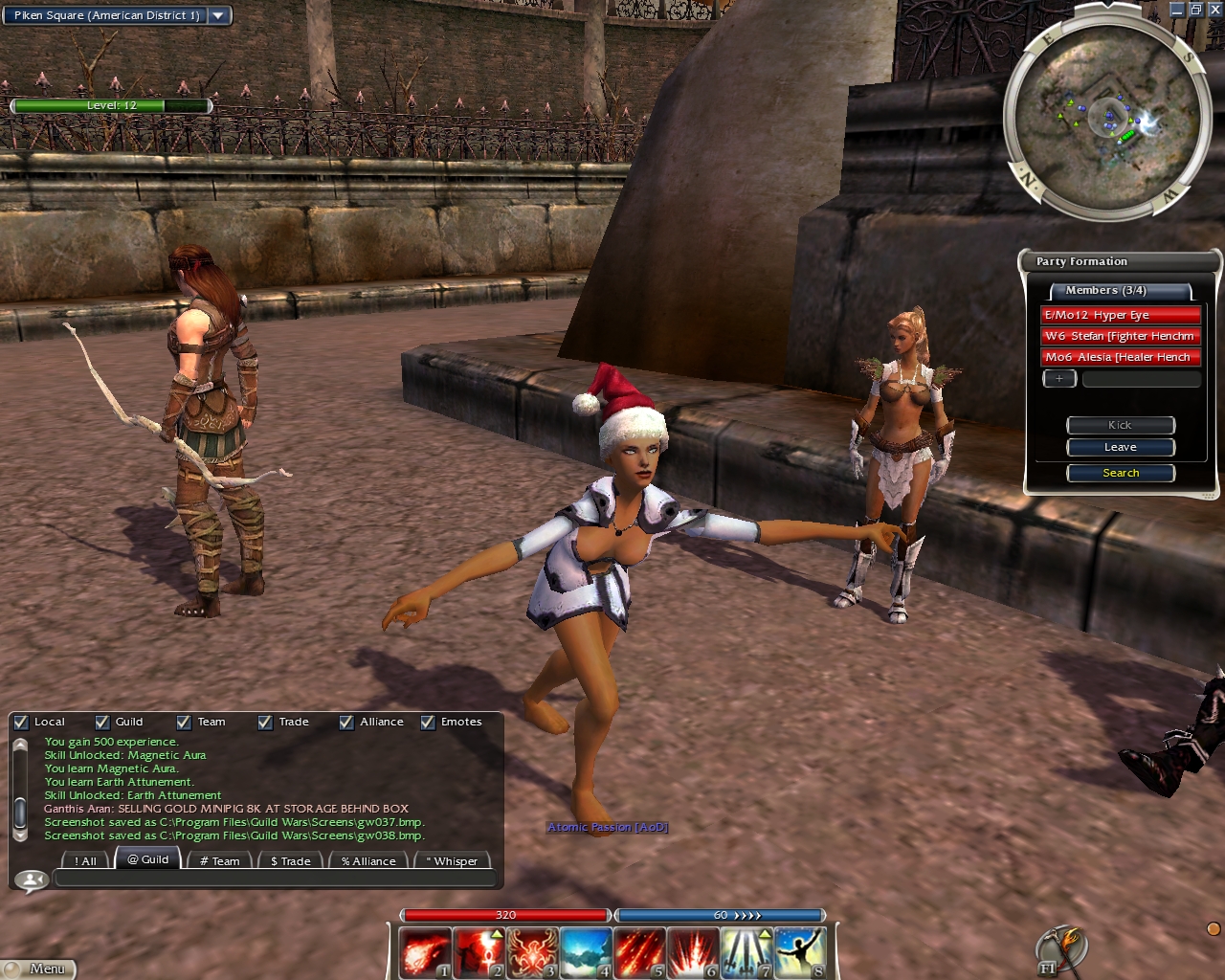Image resolution: width=1225 pixels, height=980 pixels.
Task: Uncheck the Emotes chat filter
Action: point(428,723)
